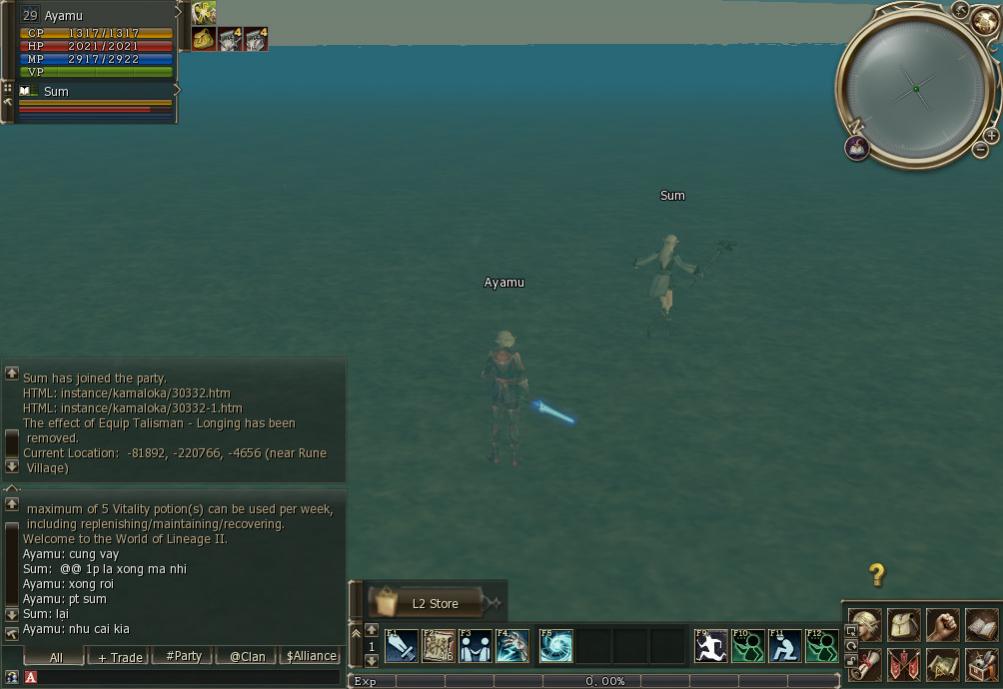The width and height of the screenshot is (1003, 689).
Task: Use the sword attack skill in slot F1
Action: (401, 646)
